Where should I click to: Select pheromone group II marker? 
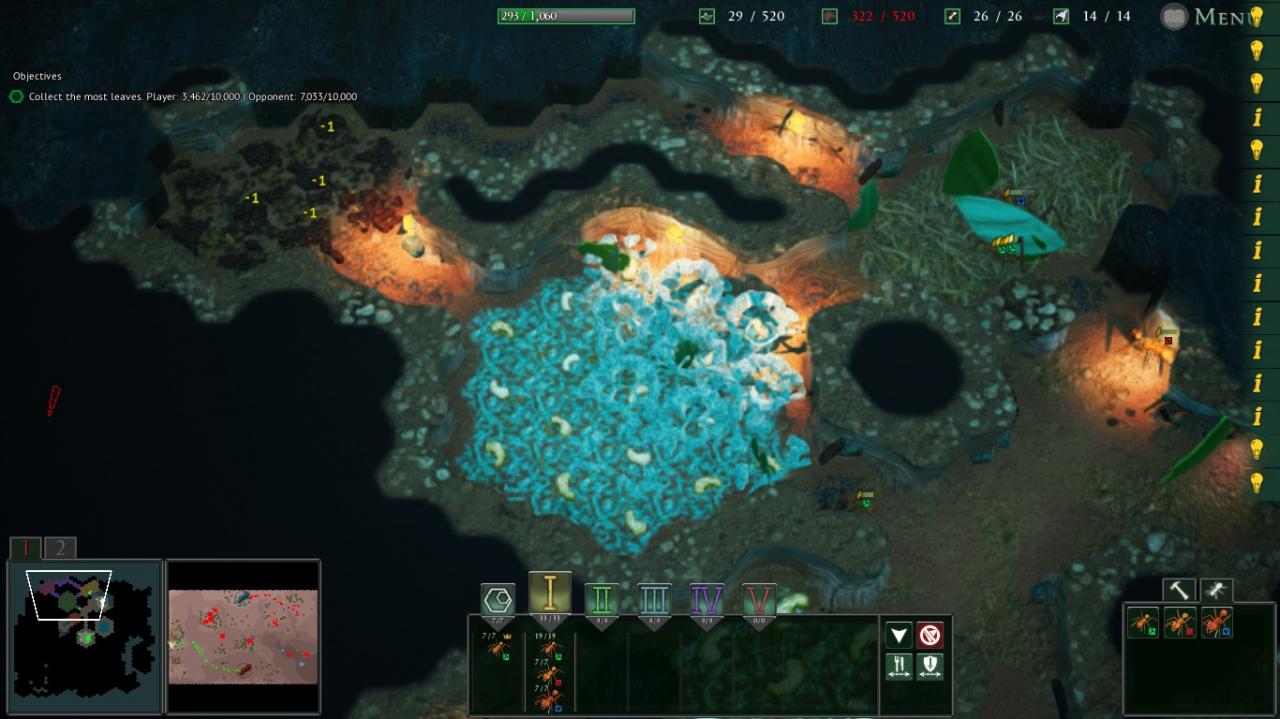pyautogui.click(x=602, y=601)
